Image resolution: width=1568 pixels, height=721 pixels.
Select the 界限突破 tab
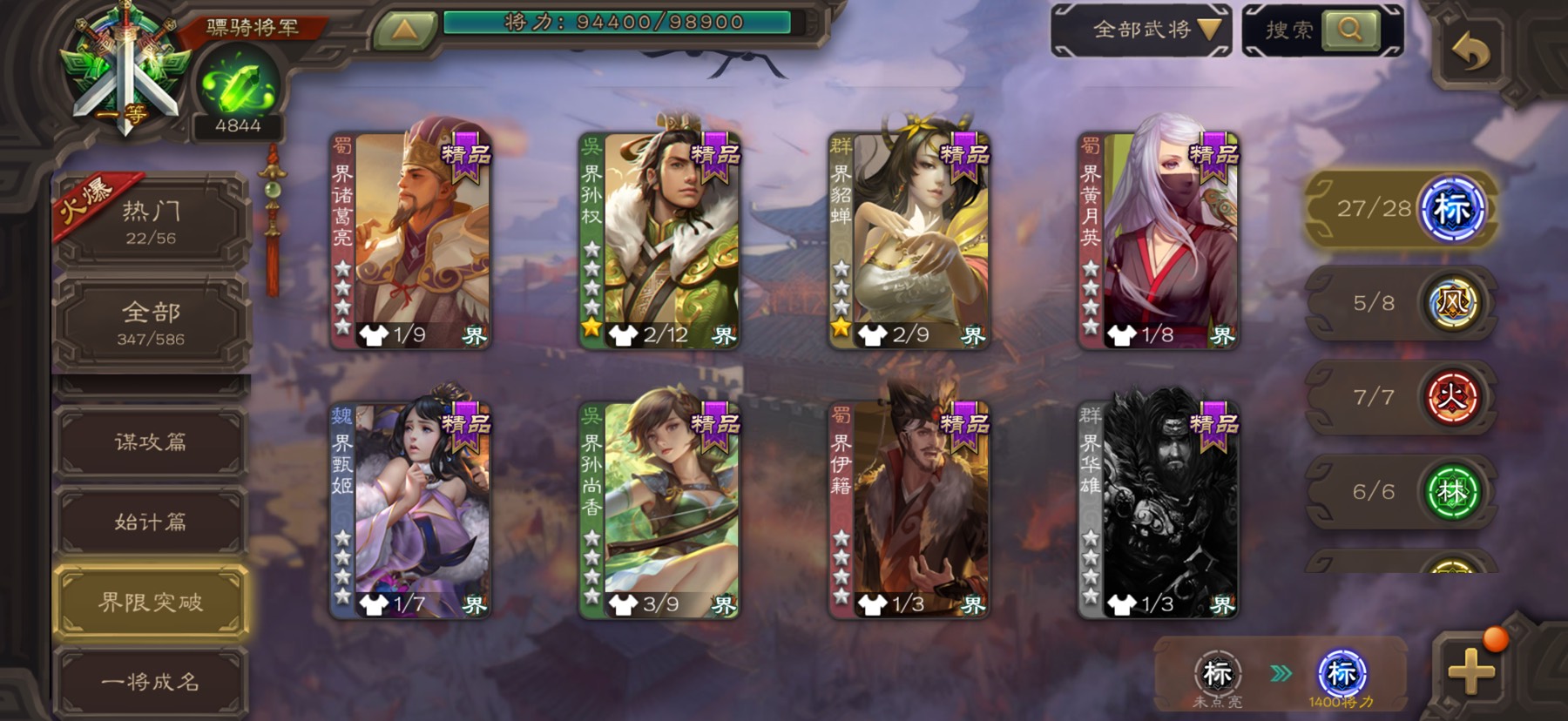coord(151,602)
